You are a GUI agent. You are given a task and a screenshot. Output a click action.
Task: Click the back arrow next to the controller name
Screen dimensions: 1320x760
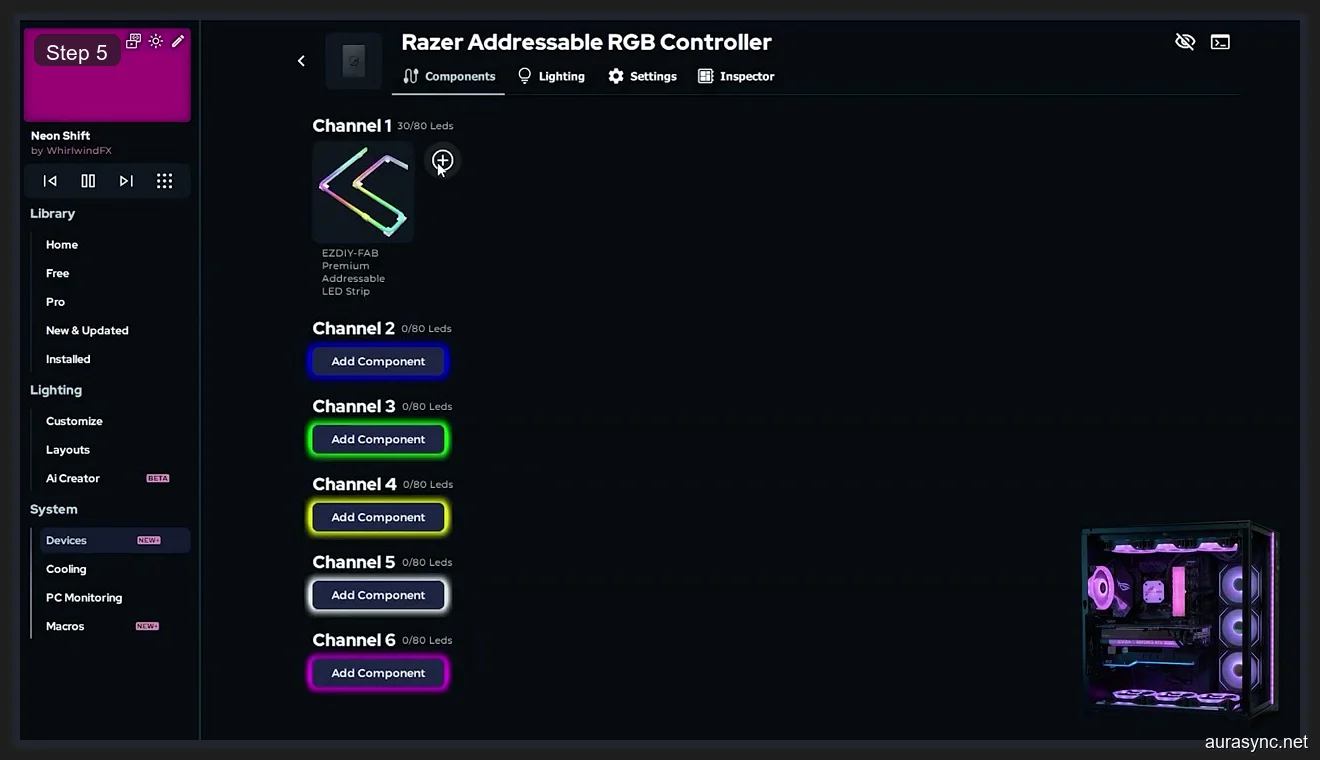(301, 60)
